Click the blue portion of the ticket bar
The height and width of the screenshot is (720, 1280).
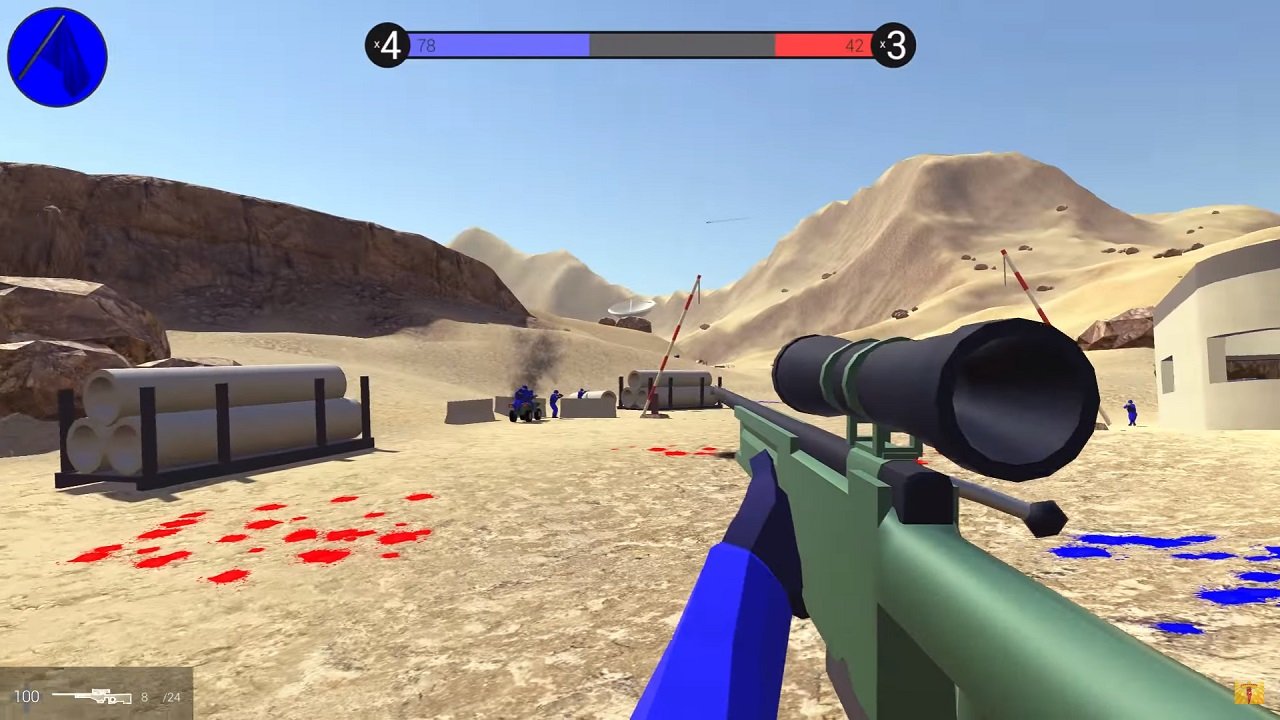[x=500, y=44]
